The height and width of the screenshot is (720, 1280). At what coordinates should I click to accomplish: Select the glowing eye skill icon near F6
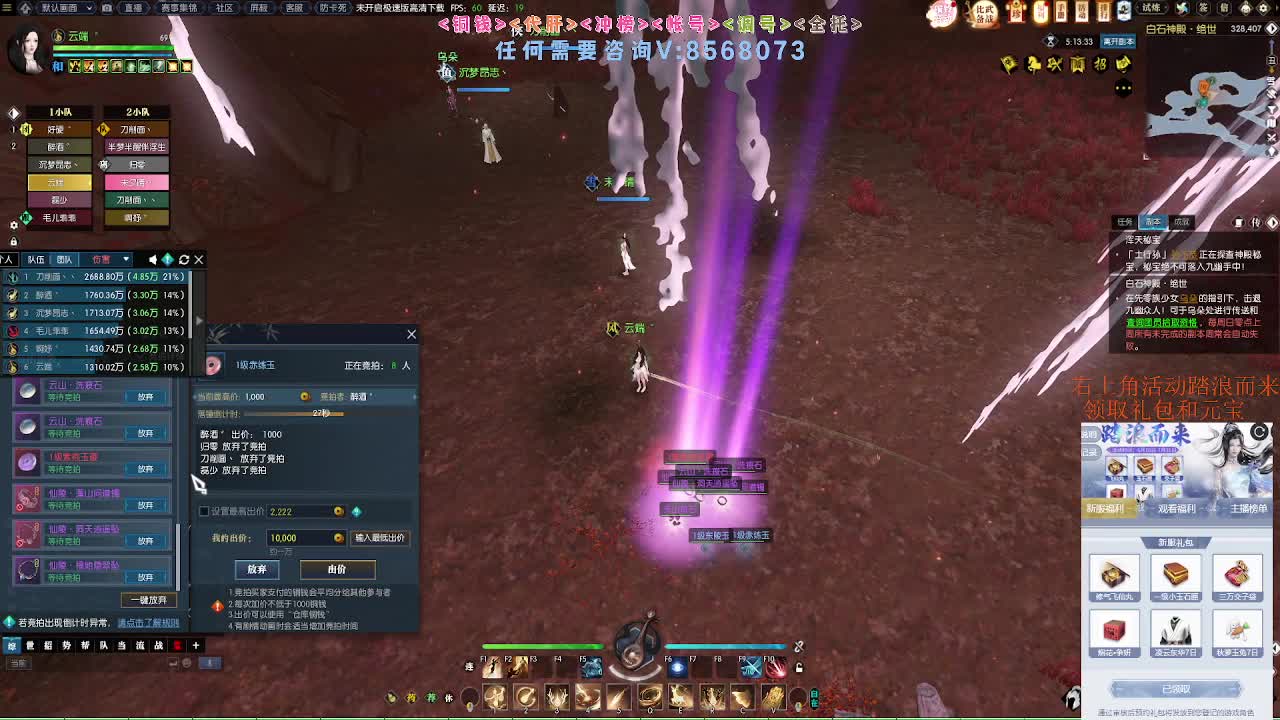677,668
